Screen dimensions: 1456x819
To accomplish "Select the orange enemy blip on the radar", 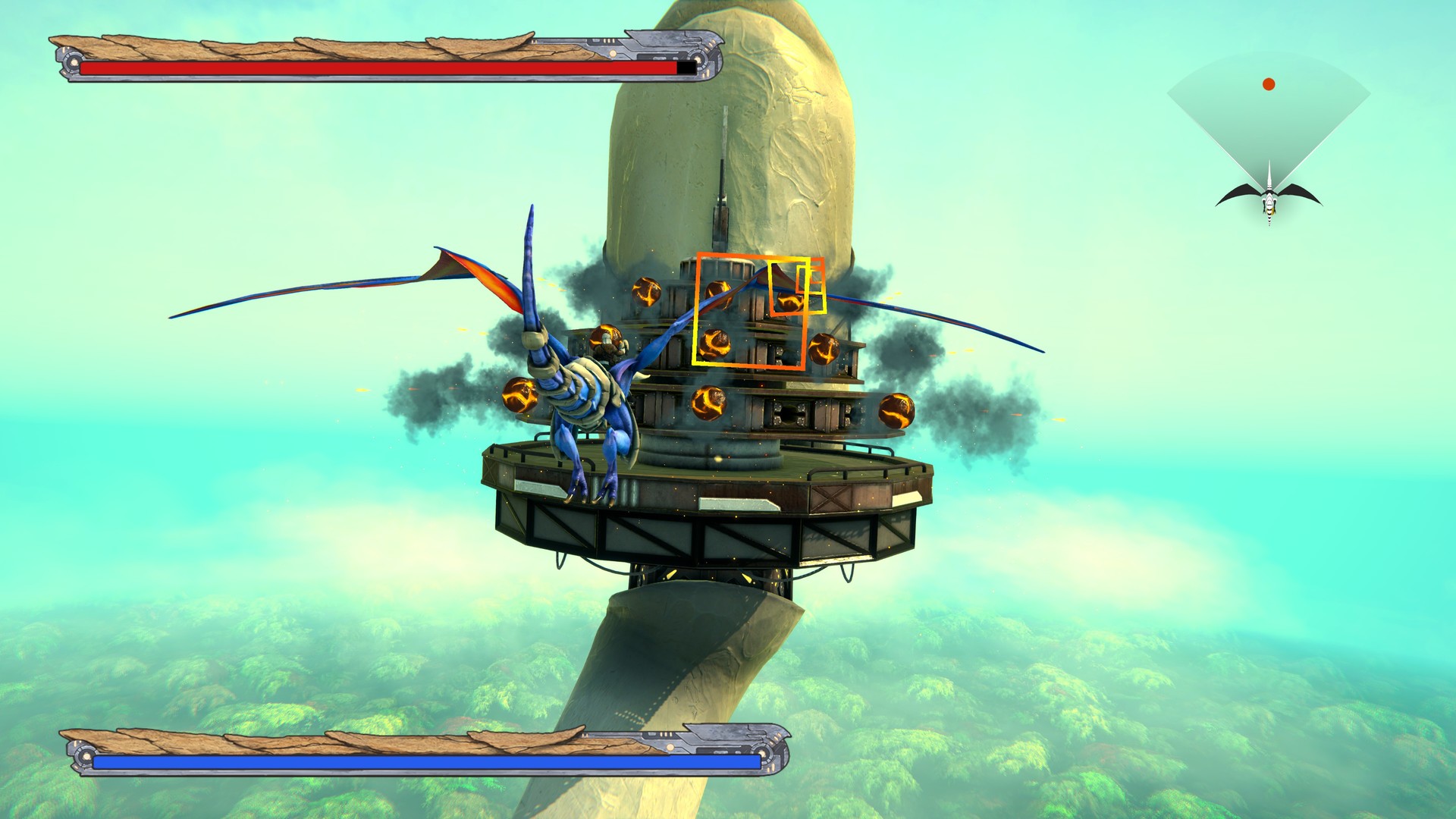I will click(x=1269, y=84).
